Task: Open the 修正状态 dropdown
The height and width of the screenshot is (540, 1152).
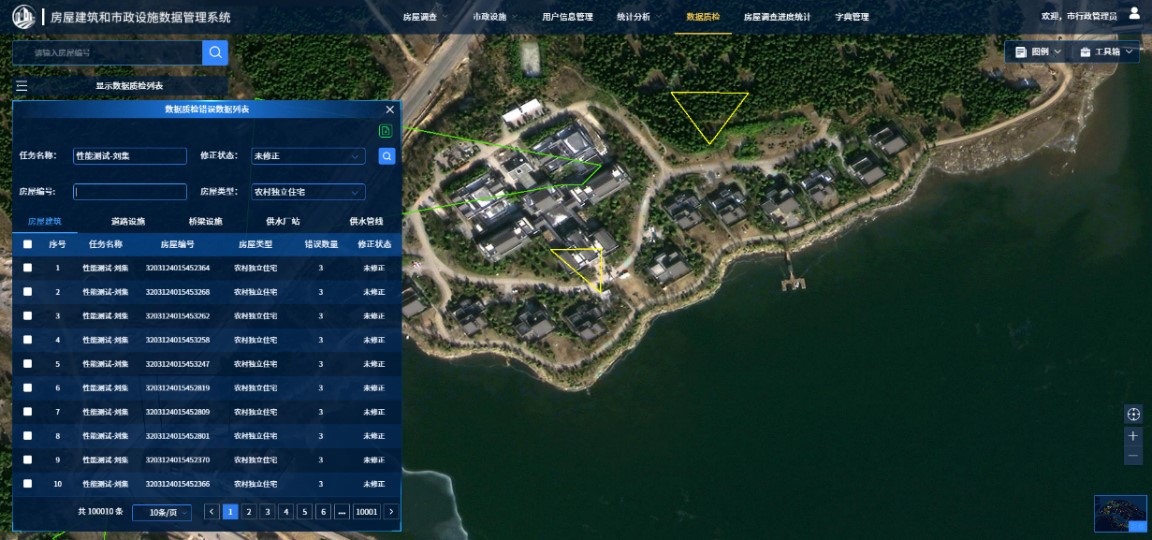Action: (x=308, y=156)
